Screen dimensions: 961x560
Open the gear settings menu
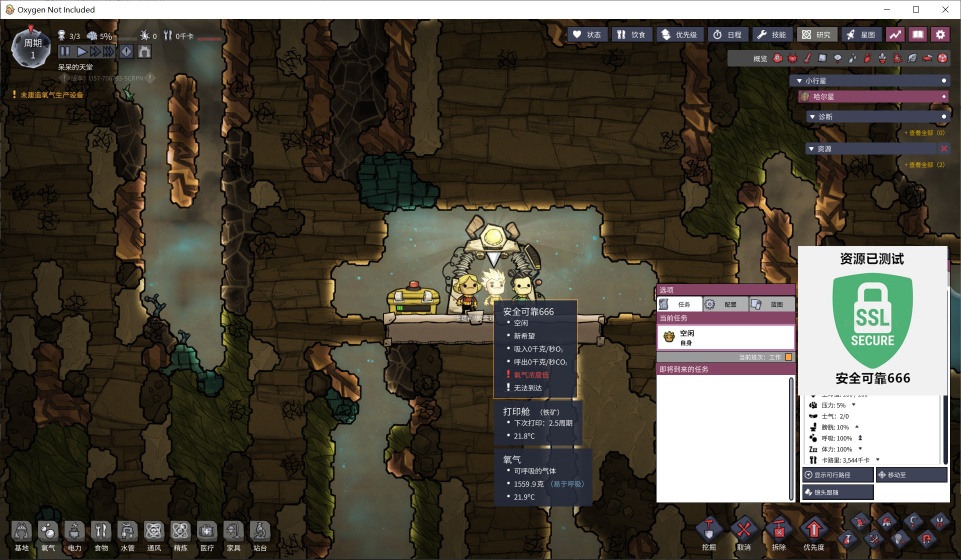940,34
